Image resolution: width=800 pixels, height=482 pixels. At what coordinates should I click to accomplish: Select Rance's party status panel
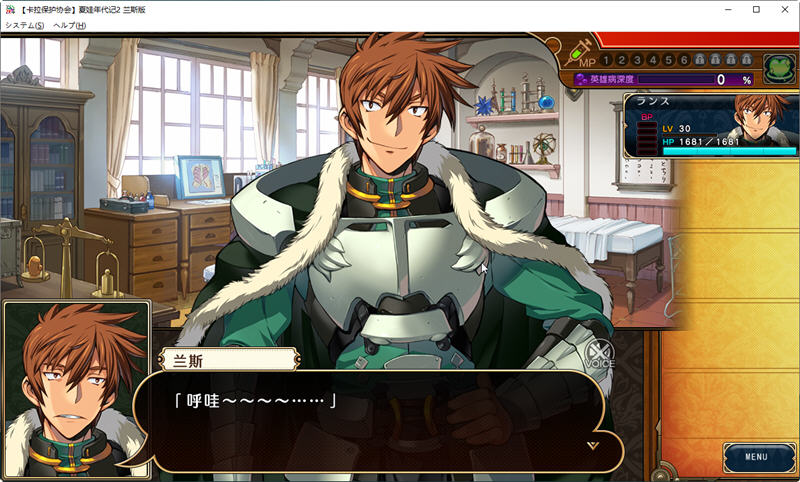click(711, 126)
